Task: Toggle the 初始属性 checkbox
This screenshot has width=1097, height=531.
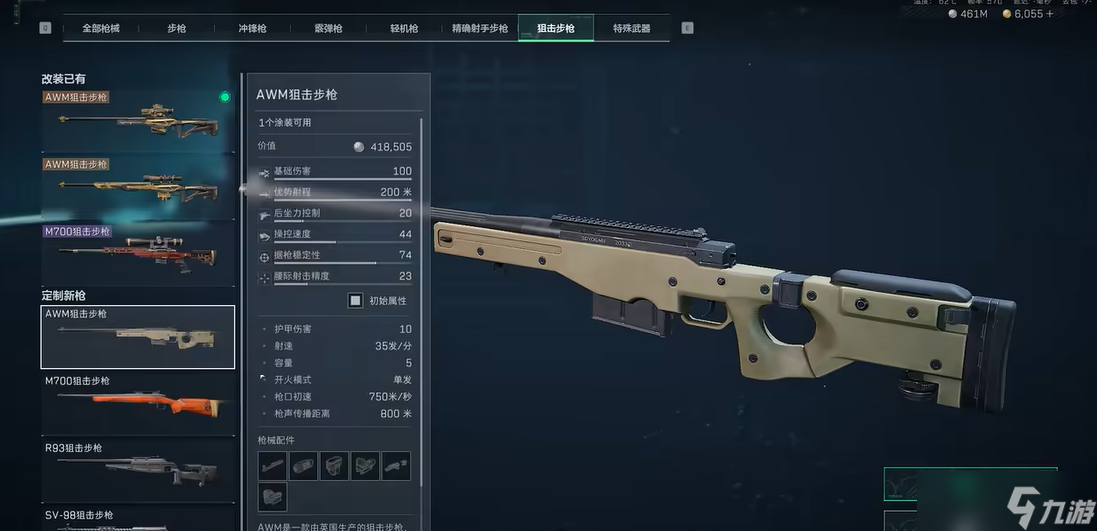Action: tap(355, 300)
